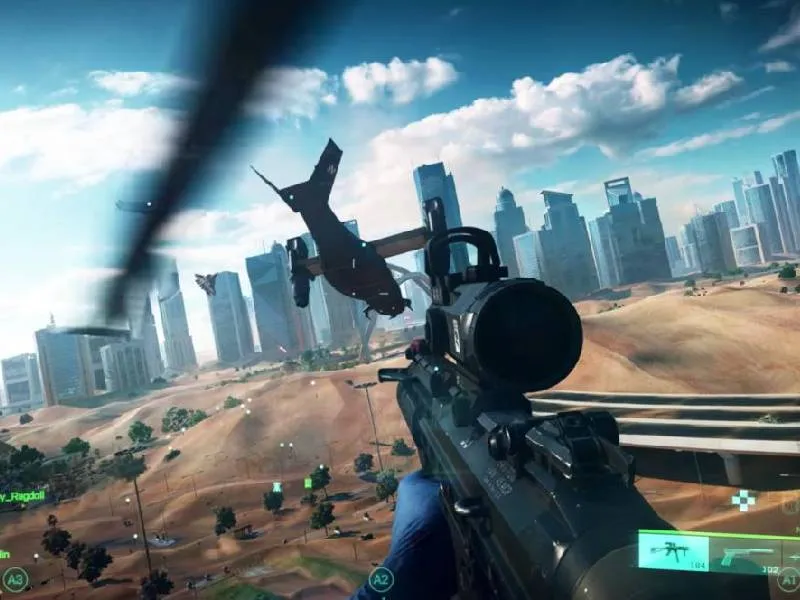Click the A2 capture point marker
This screenshot has width=800, height=600.
pyautogui.click(x=380, y=579)
